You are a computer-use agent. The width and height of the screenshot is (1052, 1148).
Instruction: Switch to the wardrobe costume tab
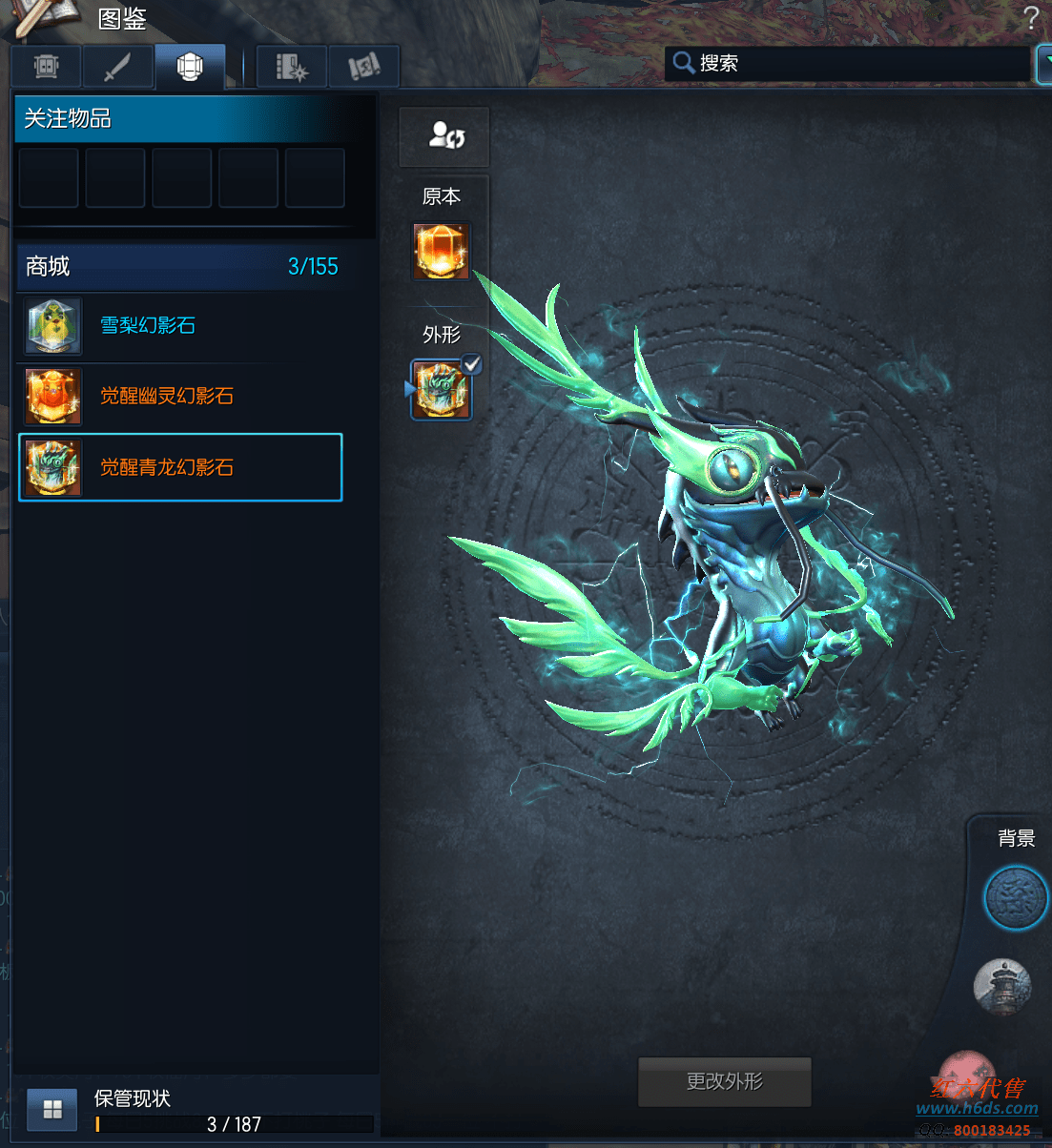[x=47, y=67]
